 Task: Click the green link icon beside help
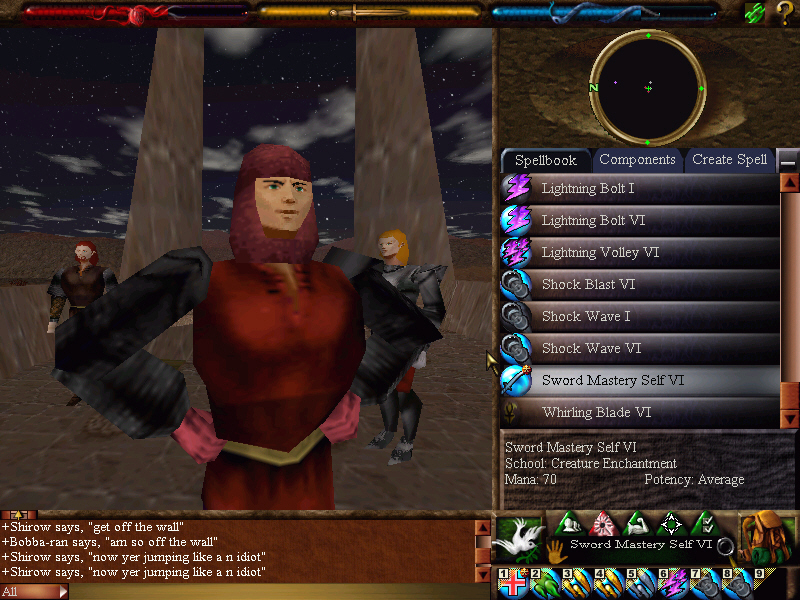coord(755,13)
